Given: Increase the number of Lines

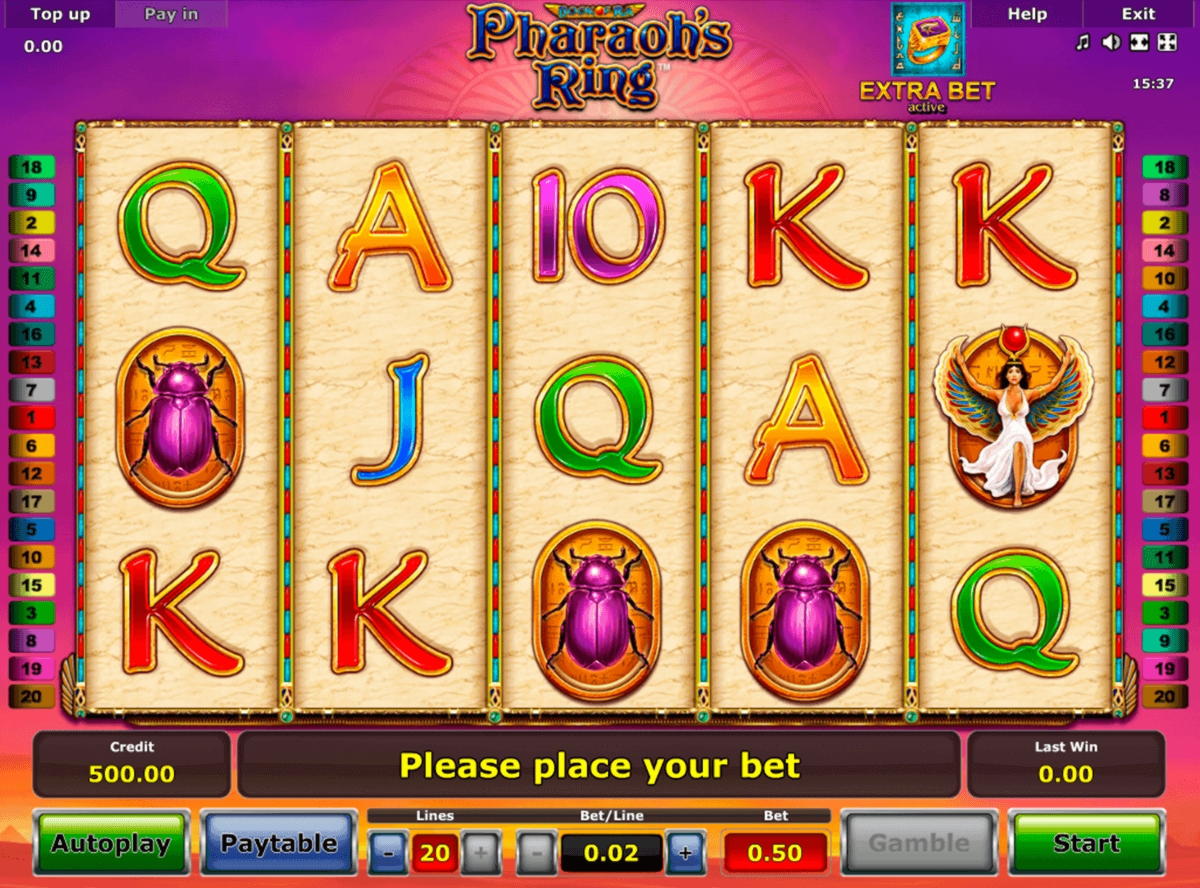Looking at the screenshot, I should point(481,853).
